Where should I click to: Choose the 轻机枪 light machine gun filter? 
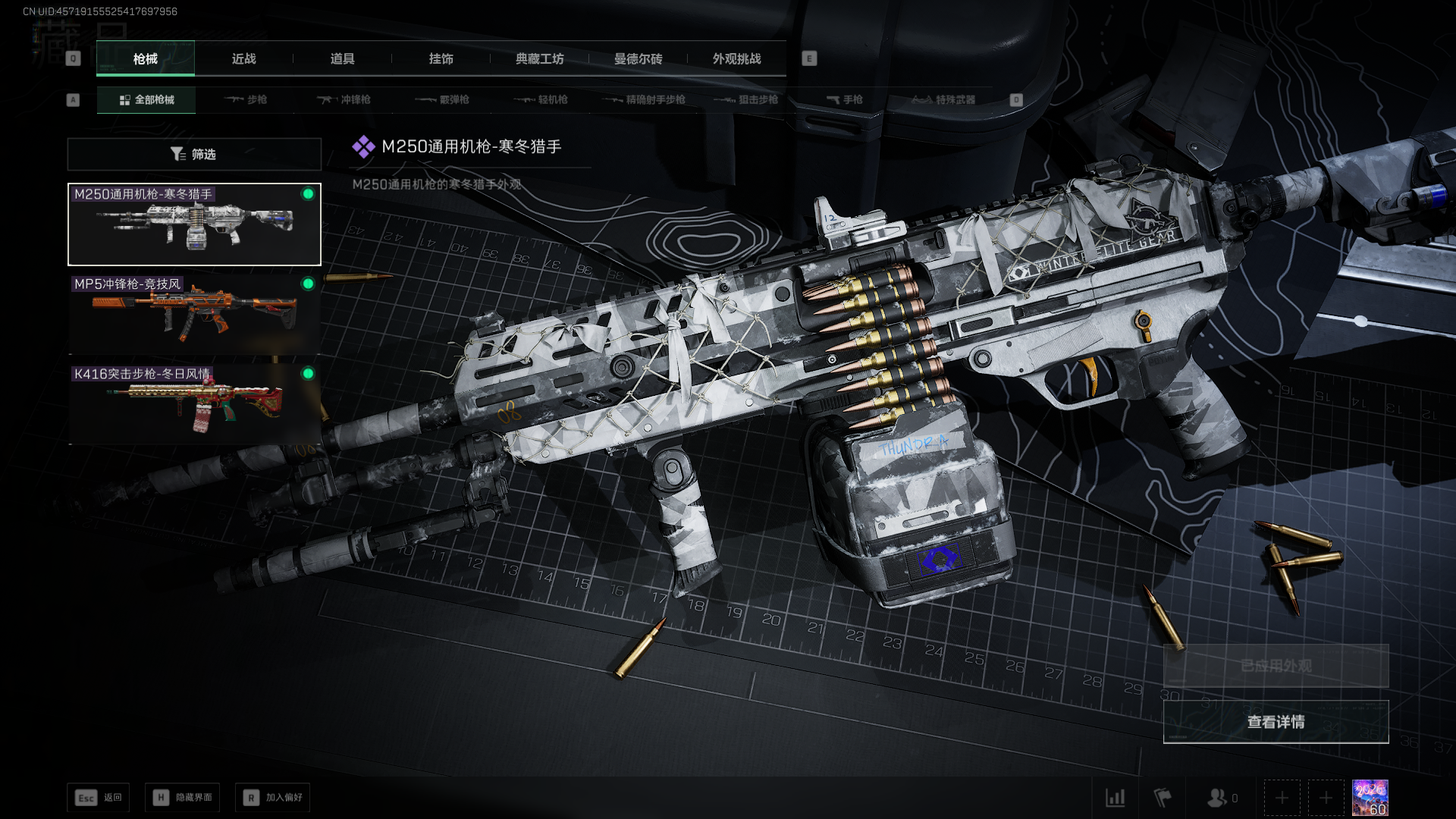point(541,99)
